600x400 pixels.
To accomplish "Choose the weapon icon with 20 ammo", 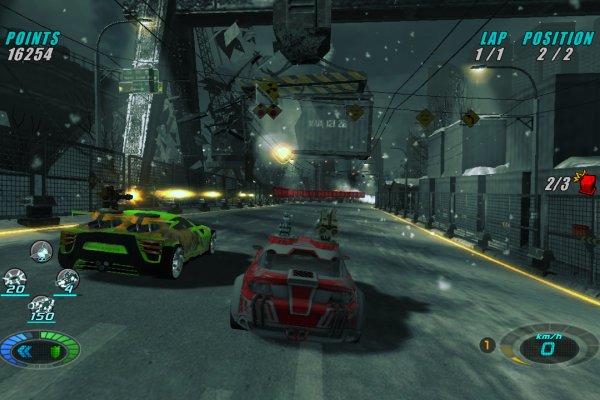I will 15,278.
